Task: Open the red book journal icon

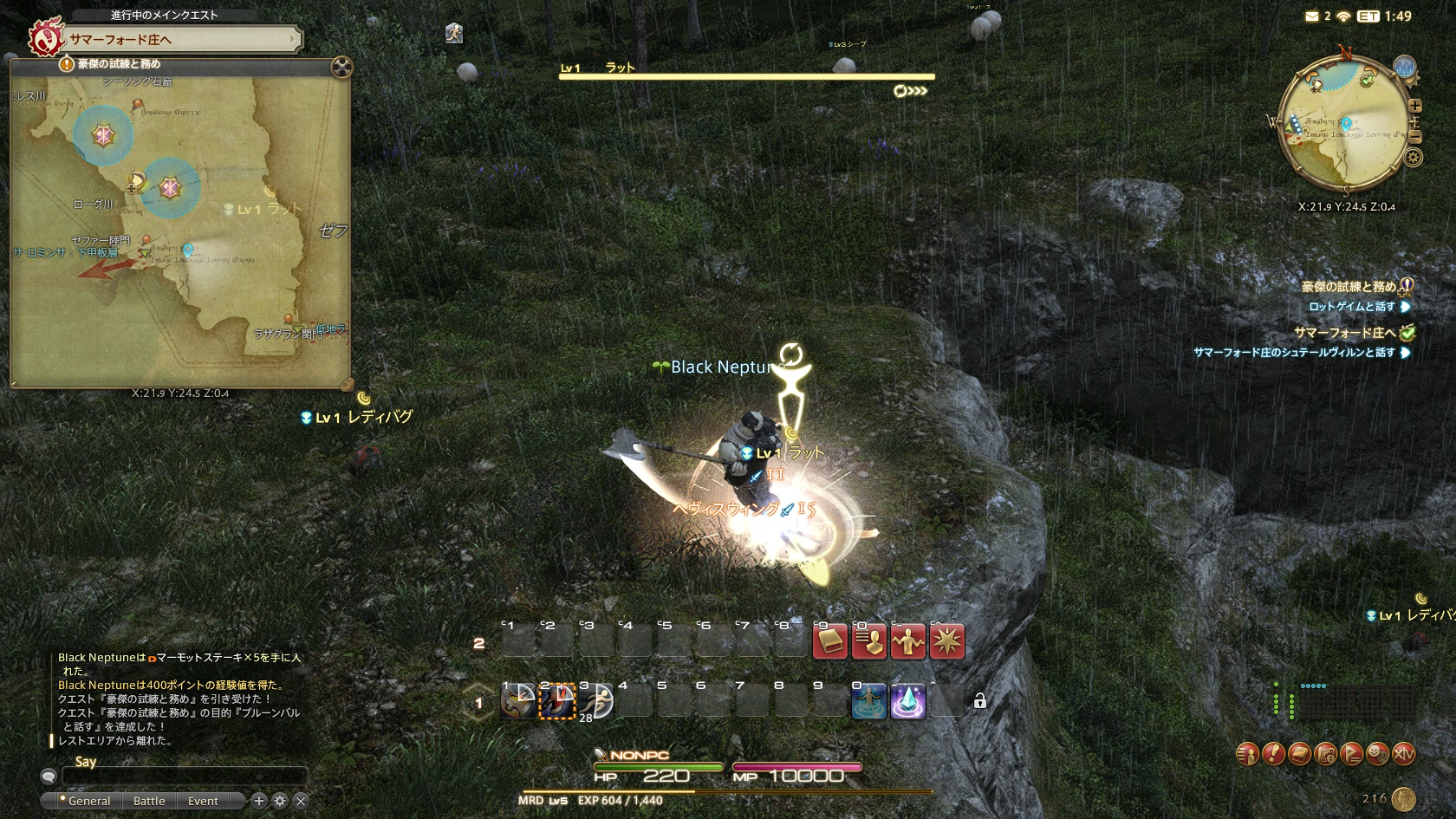Action: click(829, 642)
